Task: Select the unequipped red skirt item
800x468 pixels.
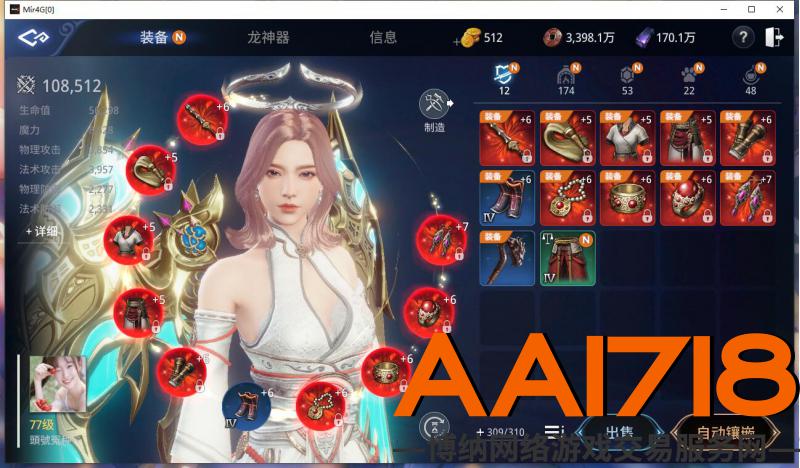Action: click(567, 258)
